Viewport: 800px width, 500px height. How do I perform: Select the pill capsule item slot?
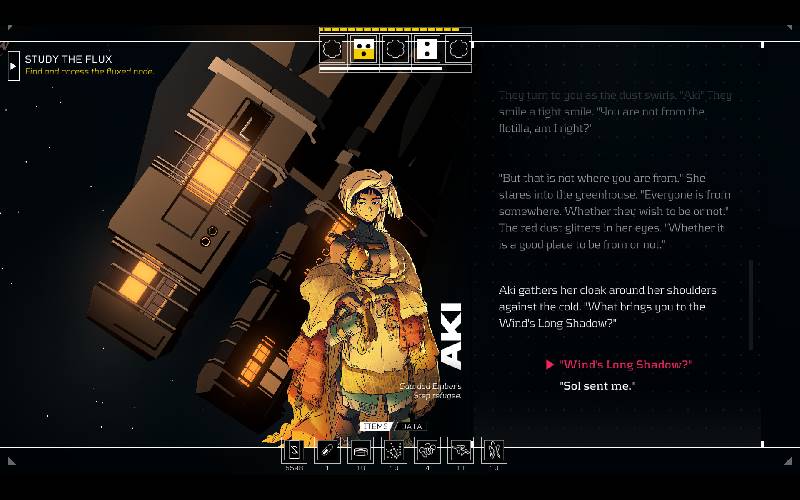(327, 451)
